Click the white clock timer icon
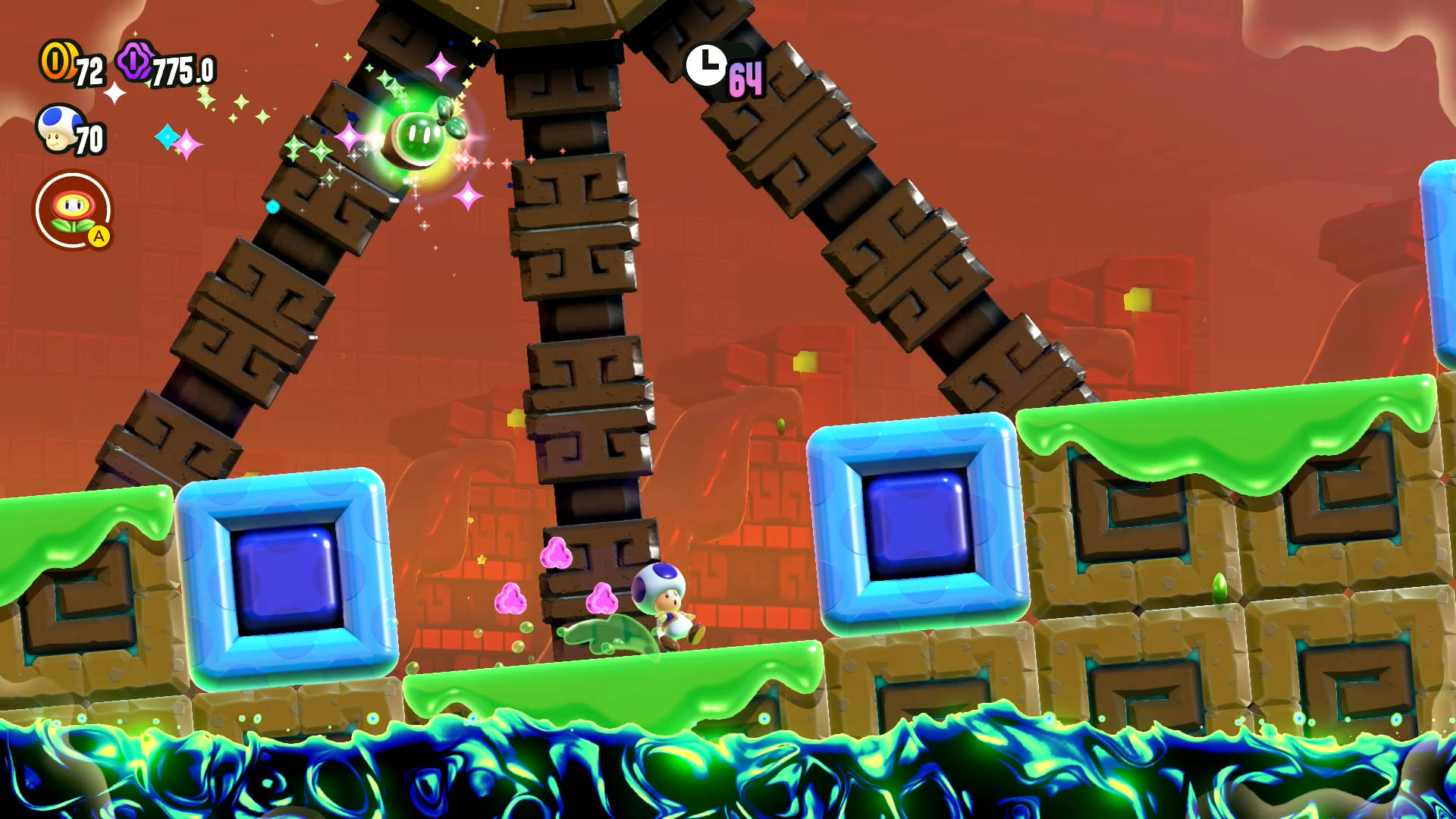1456x819 pixels. tap(706, 65)
